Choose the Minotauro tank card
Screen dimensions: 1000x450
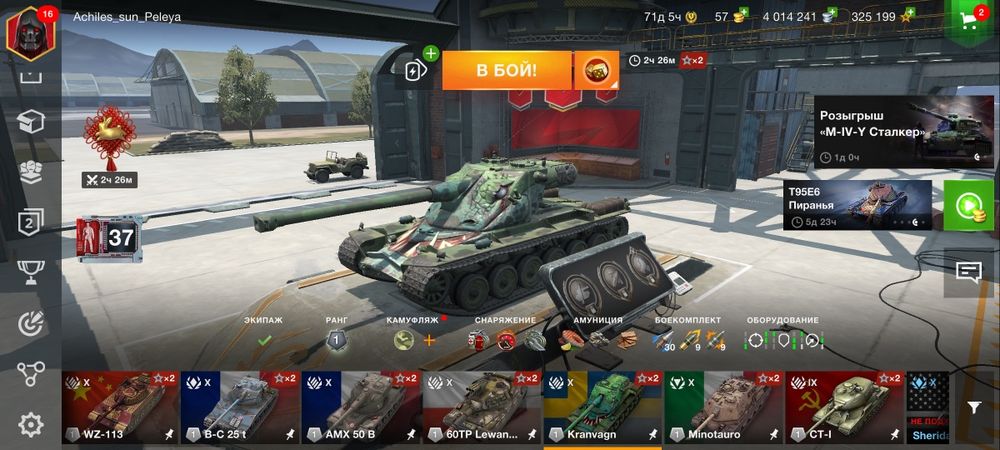[x=724, y=407]
